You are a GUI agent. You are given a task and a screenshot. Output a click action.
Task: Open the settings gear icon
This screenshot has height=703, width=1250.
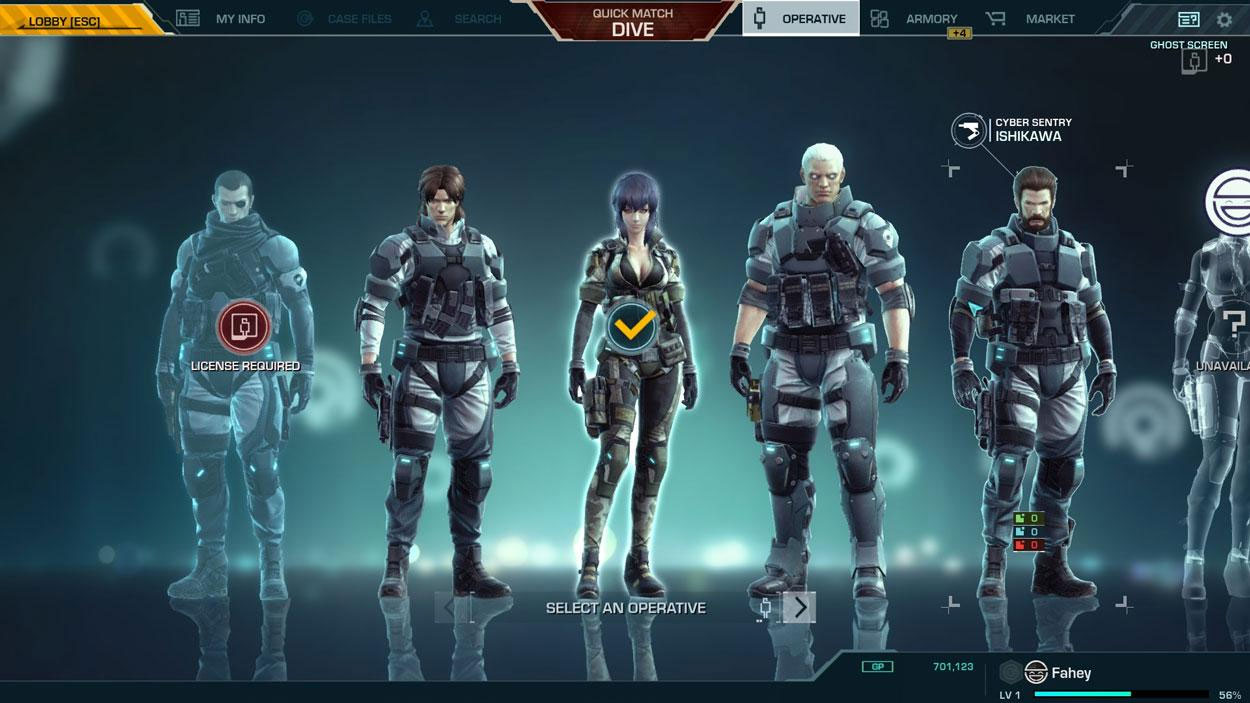(1224, 19)
